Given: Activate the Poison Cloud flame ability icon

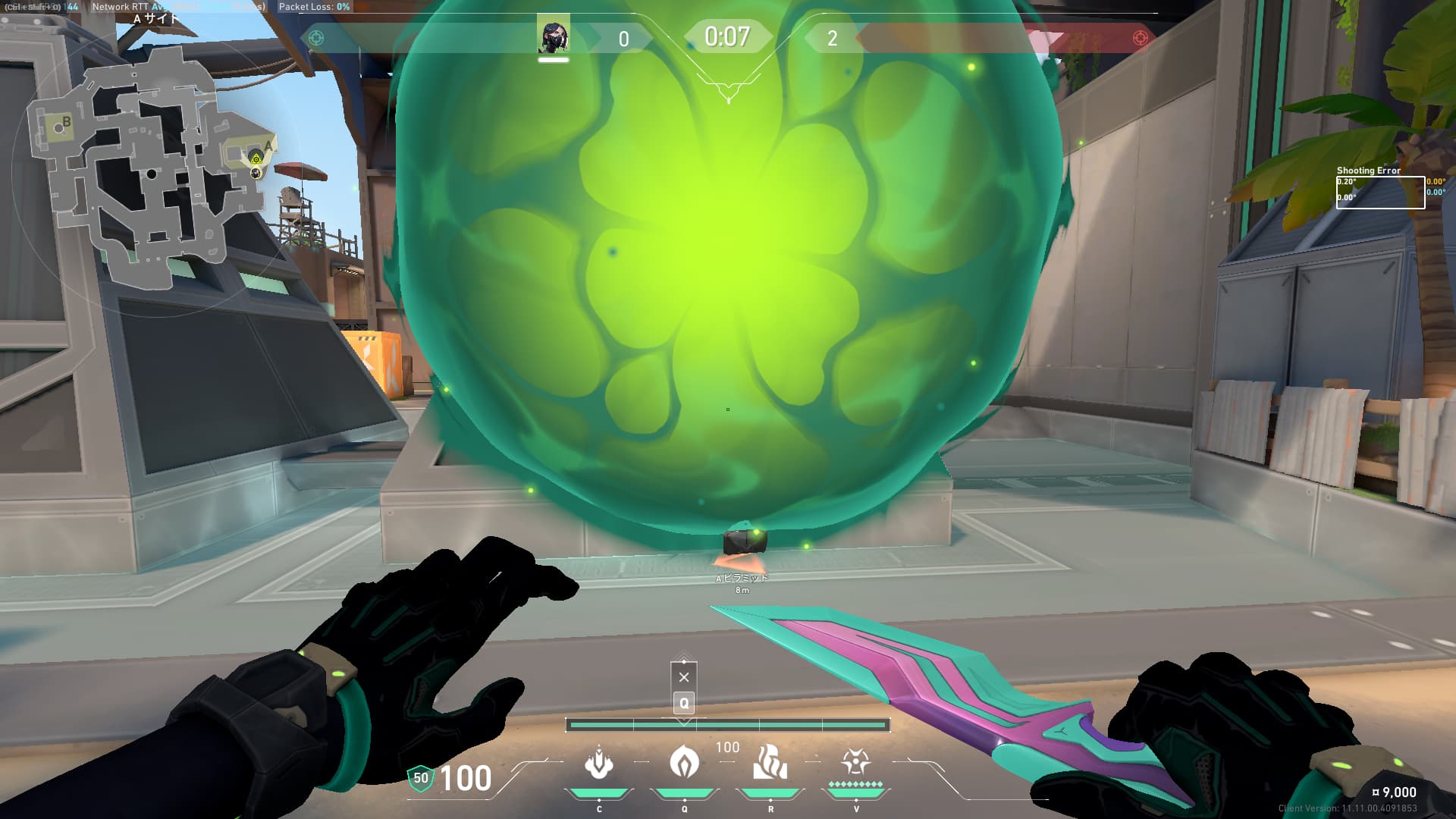Looking at the screenshot, I should point(684,761).
